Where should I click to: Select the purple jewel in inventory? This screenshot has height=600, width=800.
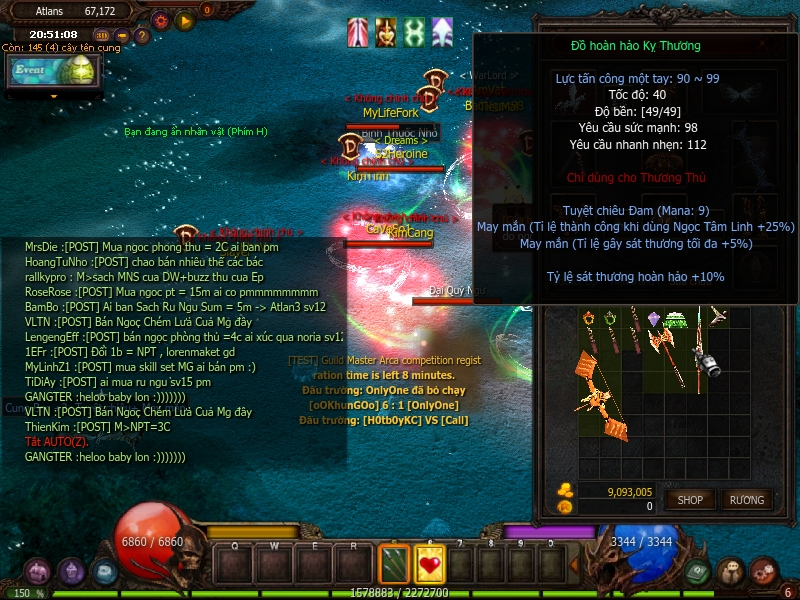tap(654, 318)
